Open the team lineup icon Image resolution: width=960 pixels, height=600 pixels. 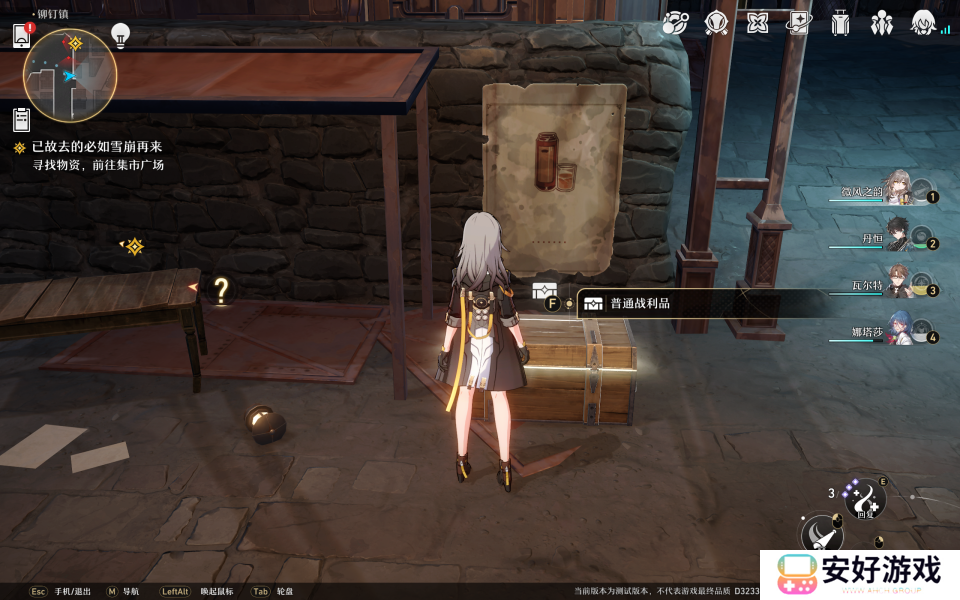pos(881,22)
